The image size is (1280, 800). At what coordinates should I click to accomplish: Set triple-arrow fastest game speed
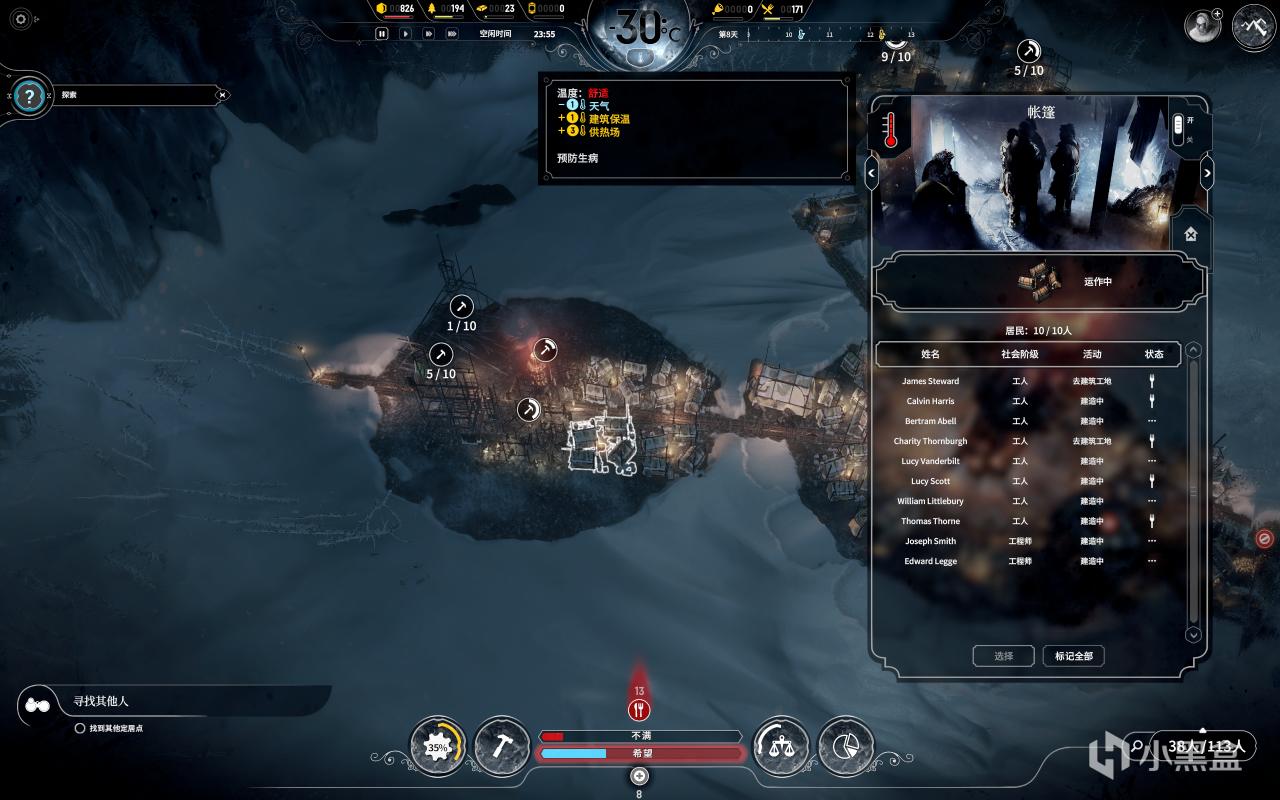click(453, 33)
